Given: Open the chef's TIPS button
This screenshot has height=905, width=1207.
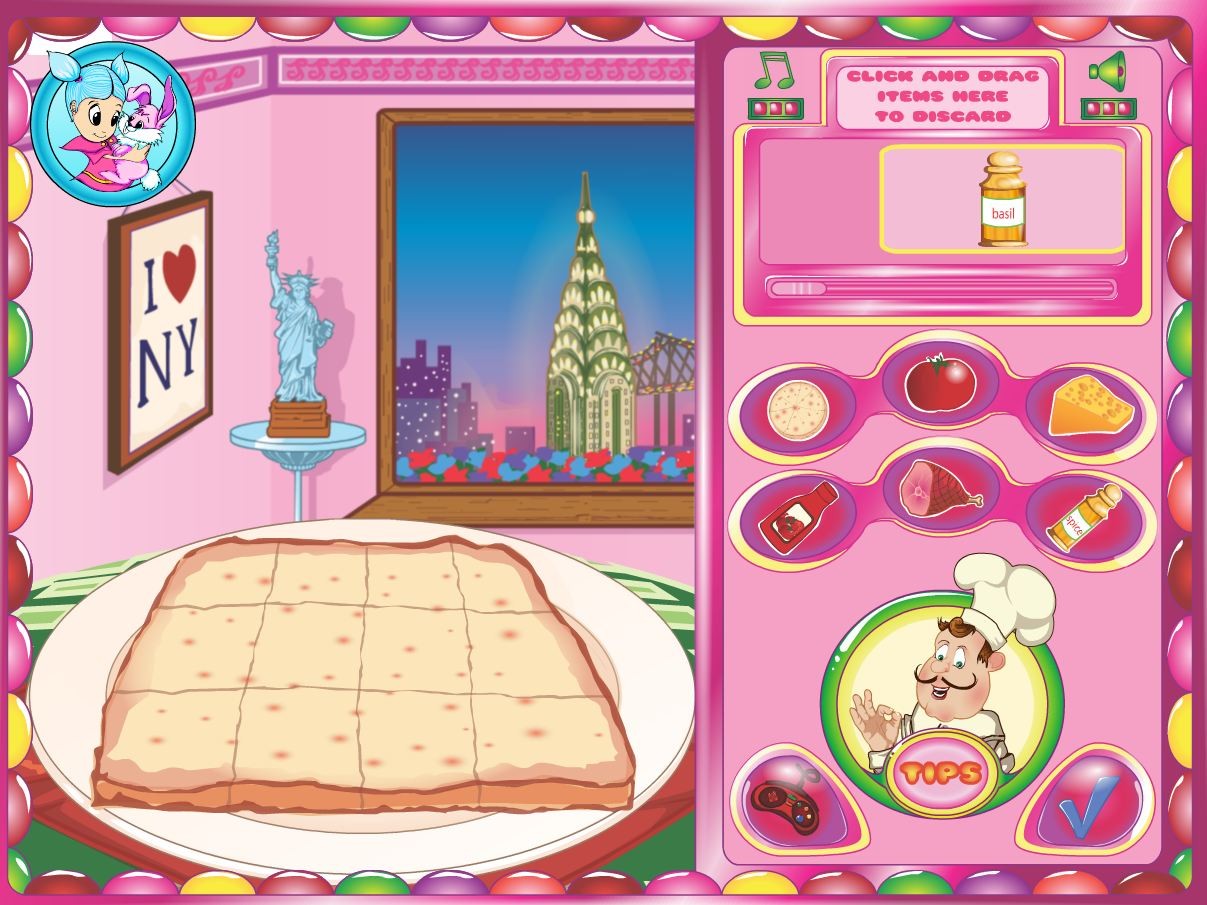Looking at the screenshot, I should (x=940, y=772).
